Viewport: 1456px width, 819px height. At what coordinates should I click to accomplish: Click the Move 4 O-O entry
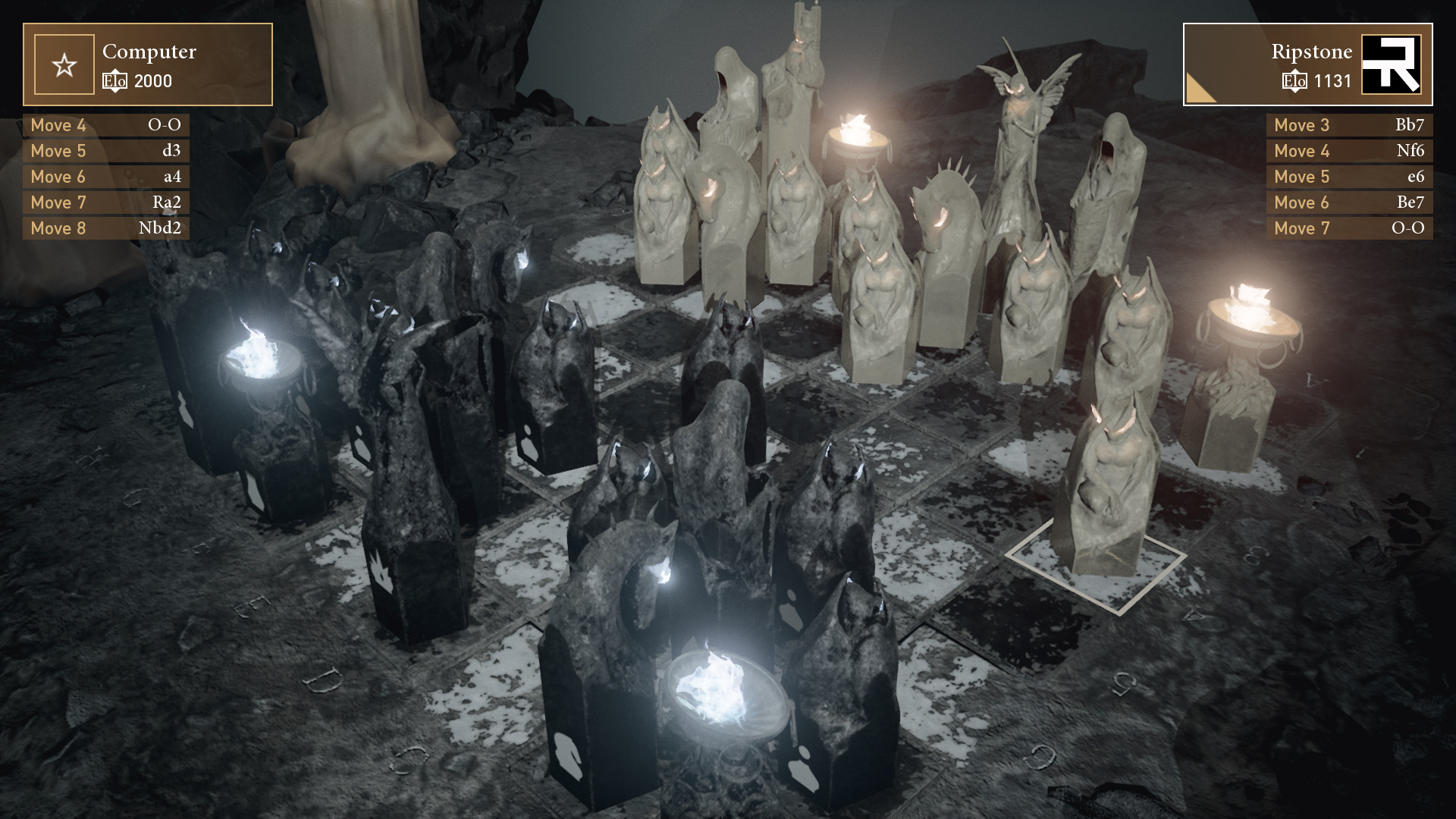point(105,125)
